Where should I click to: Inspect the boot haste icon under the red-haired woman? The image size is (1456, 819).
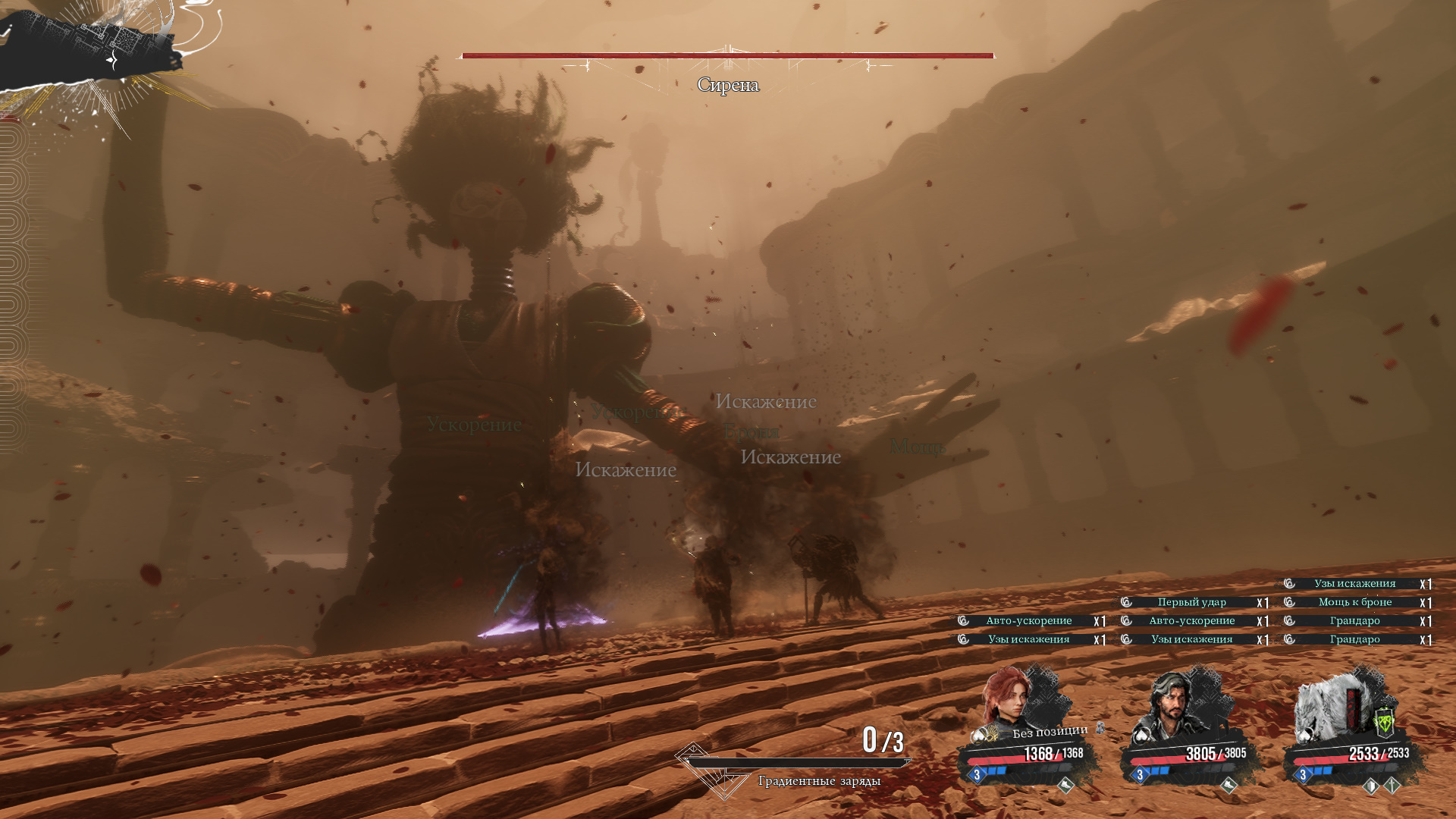tap(1065, 786)
